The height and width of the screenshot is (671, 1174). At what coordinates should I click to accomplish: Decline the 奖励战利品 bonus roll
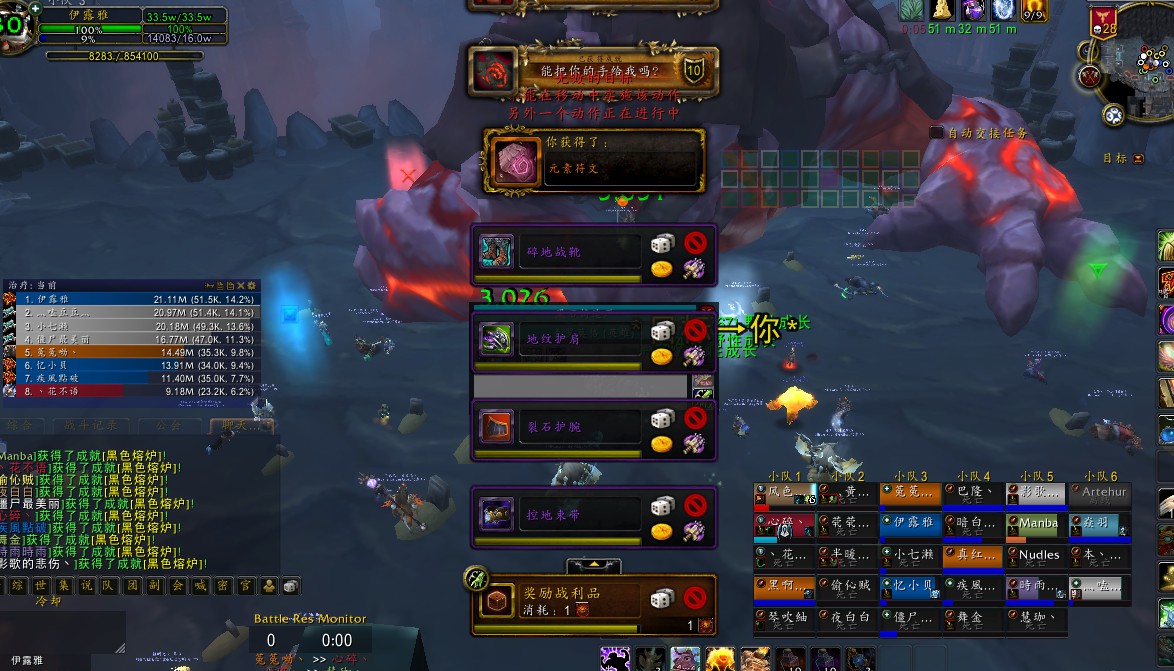tap(695, 598)
